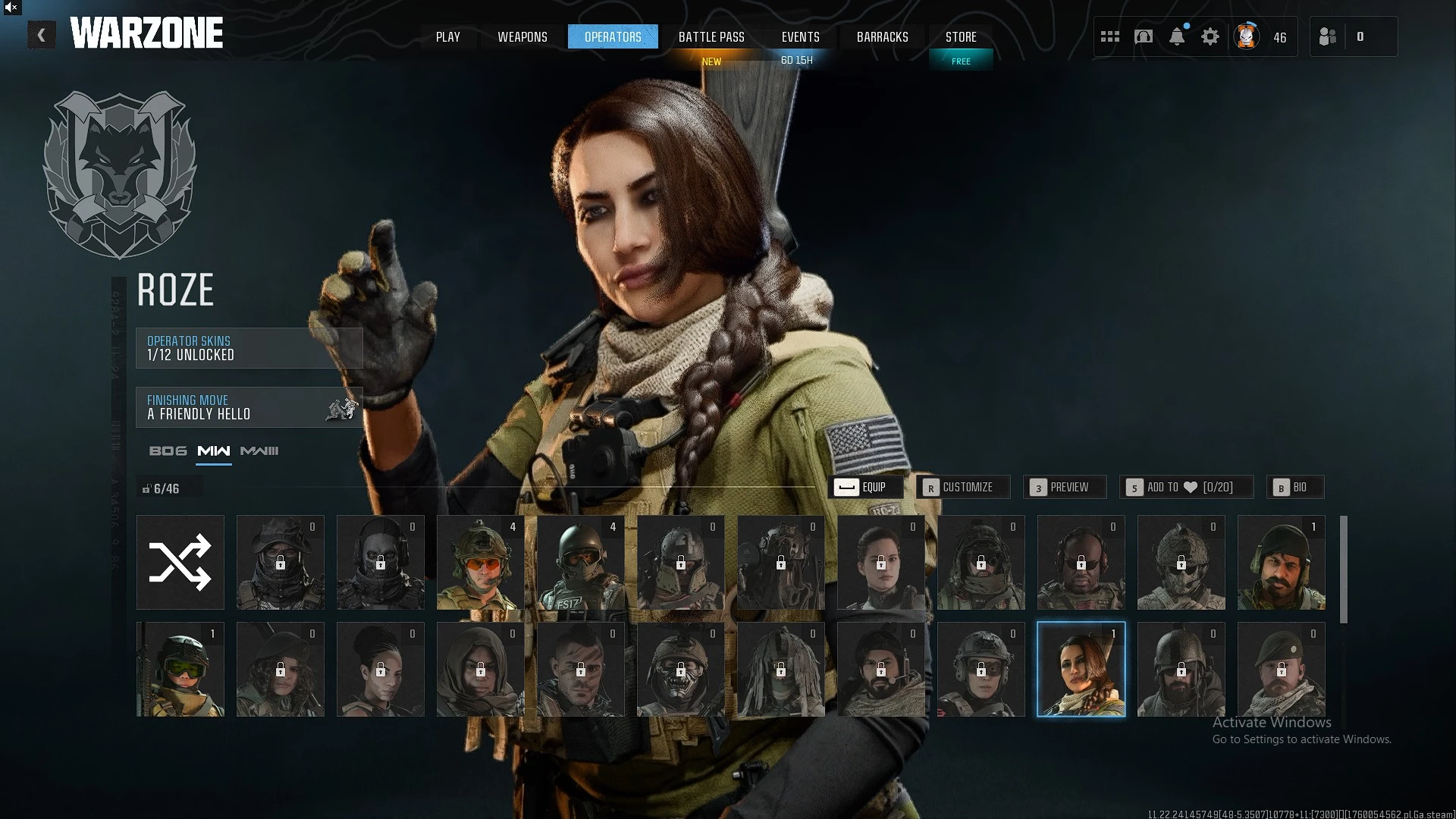This screenshot has width=1456, height=819.
Task: Go to the Barracks tab
Action: tap(882, 37)
